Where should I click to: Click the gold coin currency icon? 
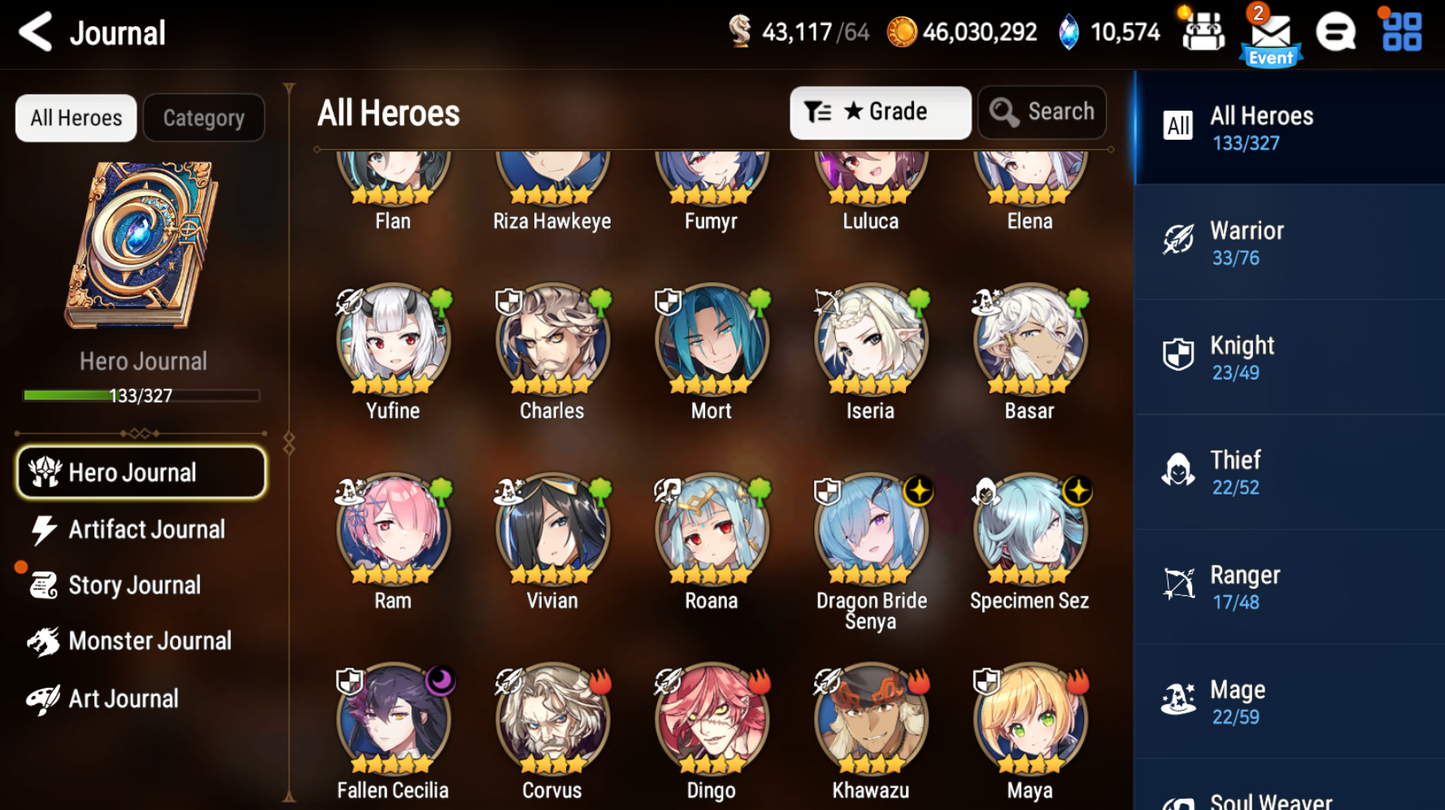(x=903, y=31)
